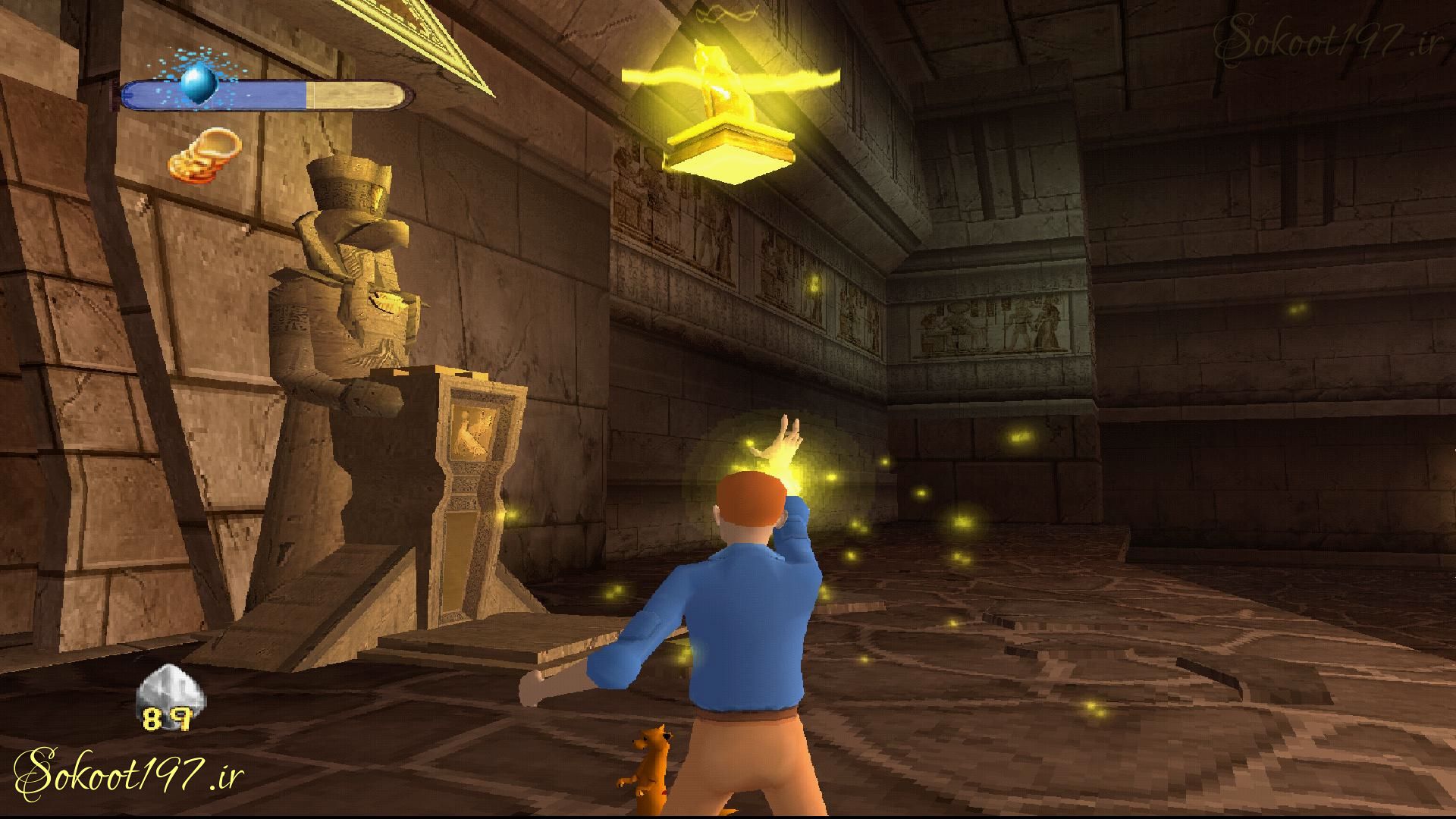Click the gold coins icon
Image resolution: width=1456 pixels, height=819 pixels.
pos(203,155)
